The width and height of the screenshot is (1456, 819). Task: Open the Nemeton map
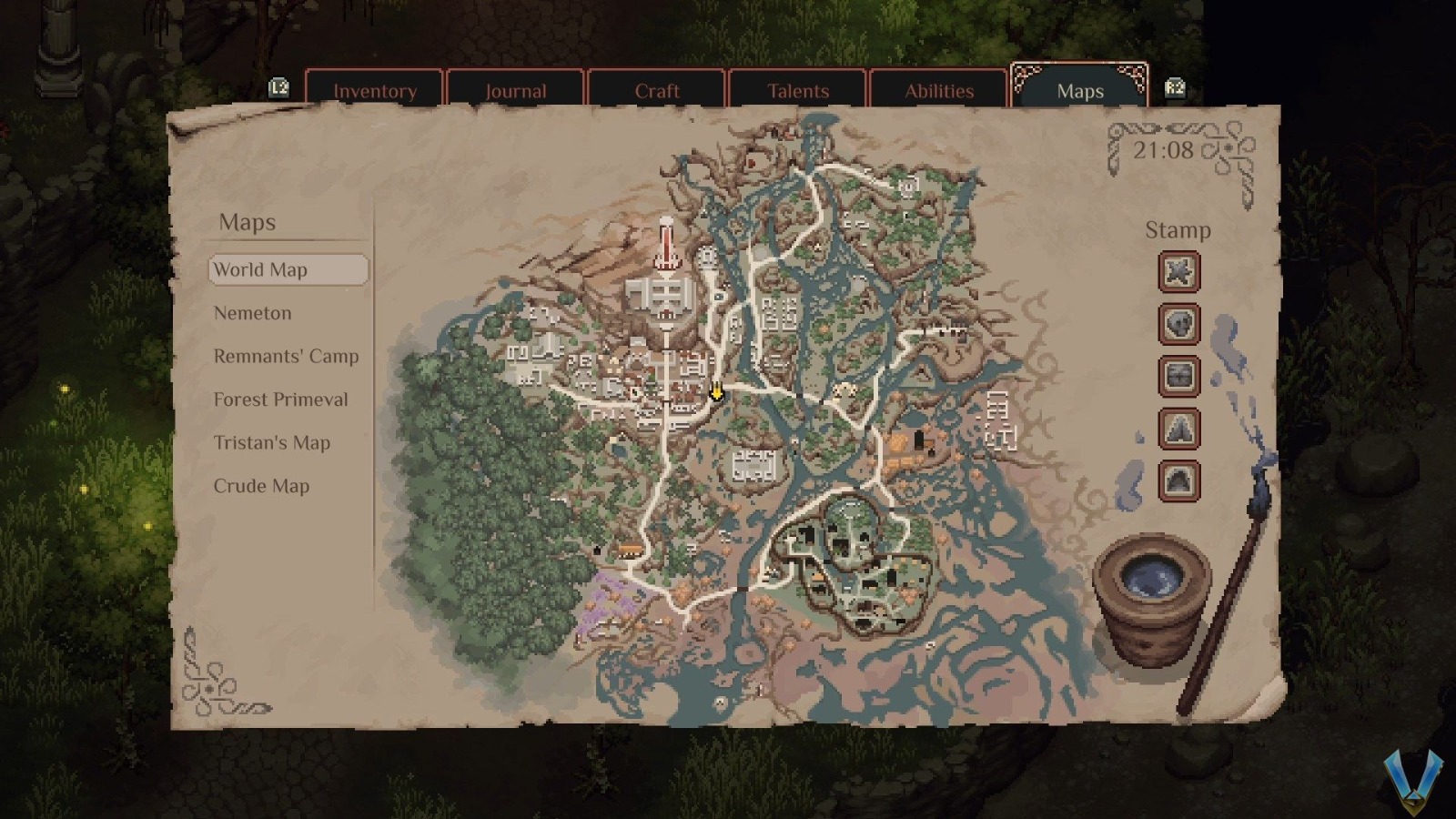[x=252, y=313]
